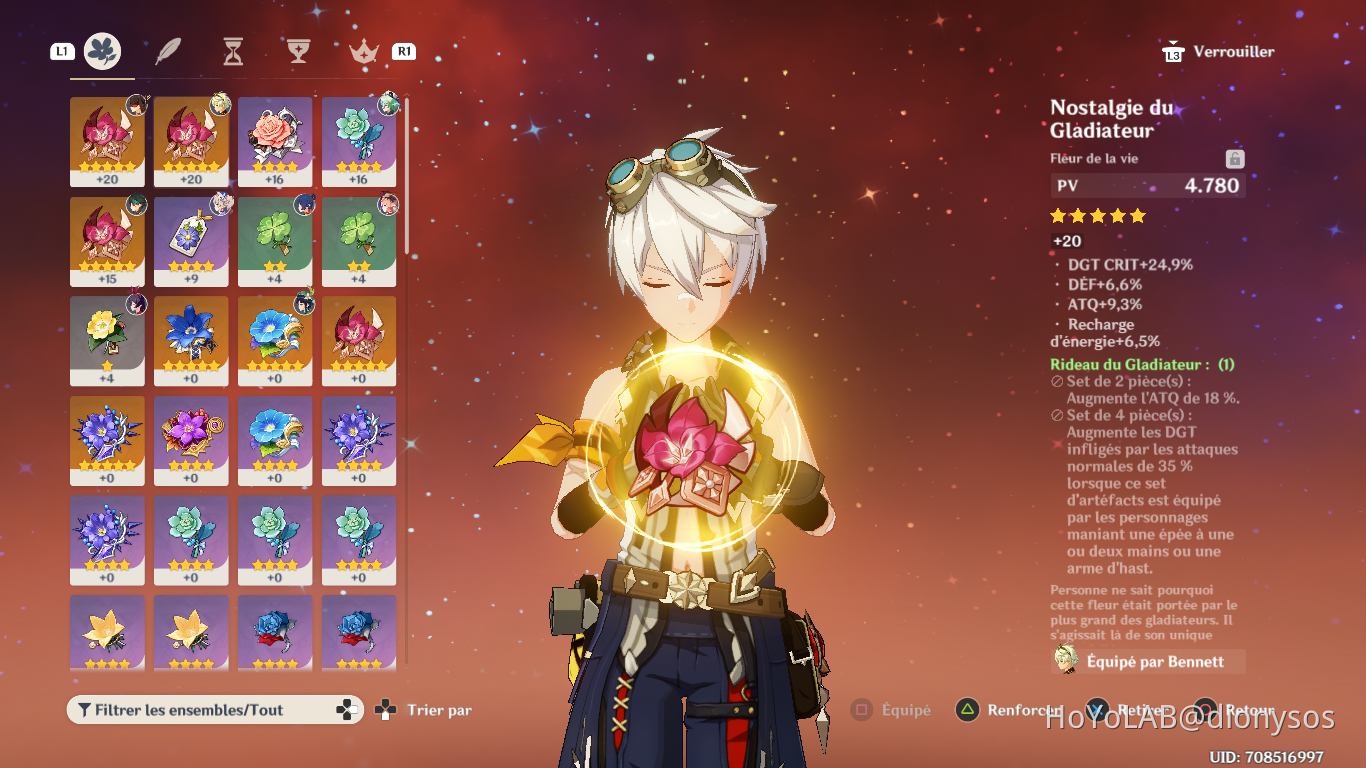Choose the teal flower artifact at +16
This screenshot has width=1366, height=768.
(359, 141)
